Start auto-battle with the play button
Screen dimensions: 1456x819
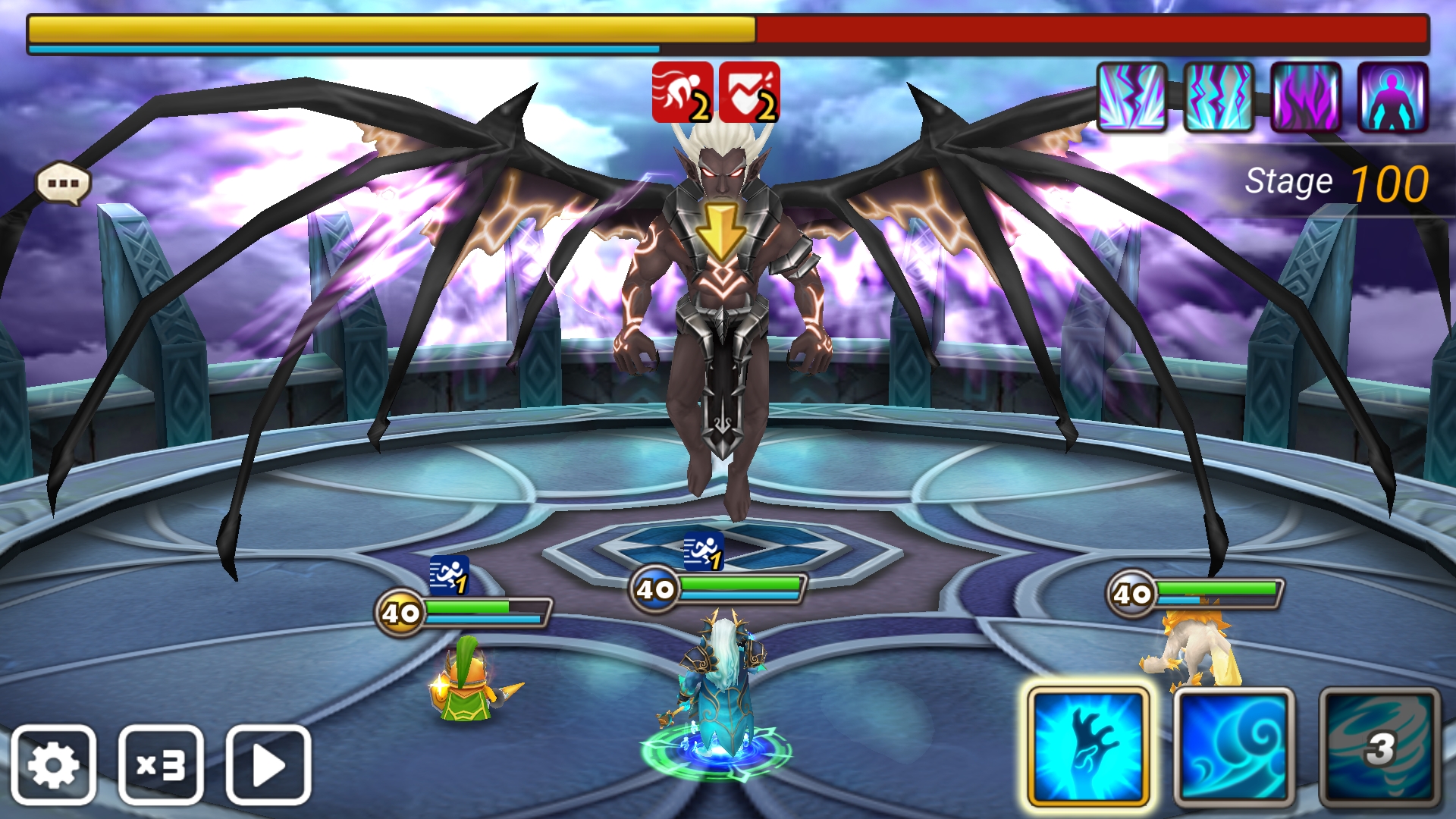point(268,764)
